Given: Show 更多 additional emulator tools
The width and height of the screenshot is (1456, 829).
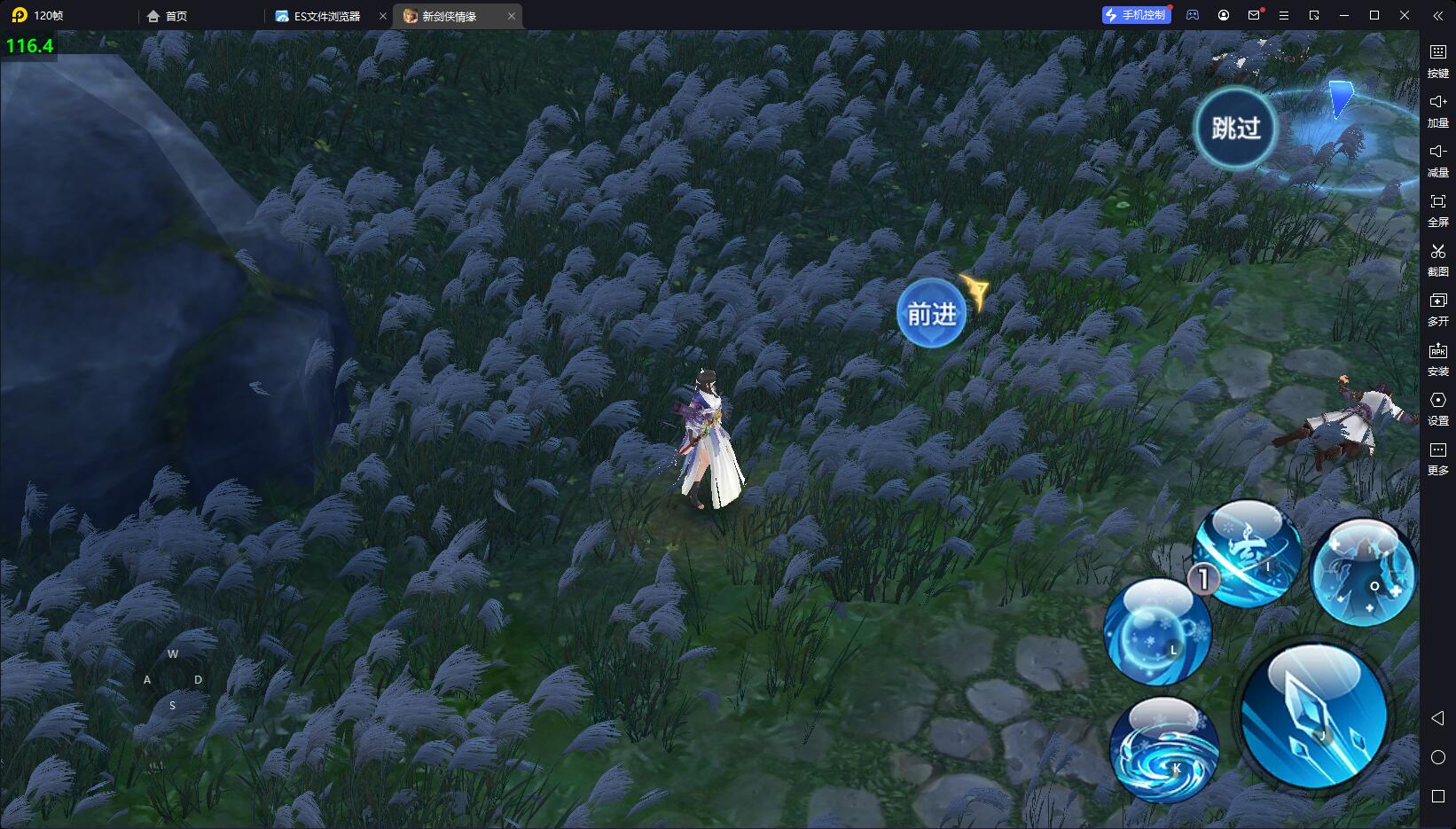Looking at the screenshot, I should click(x=1437, y=458).
